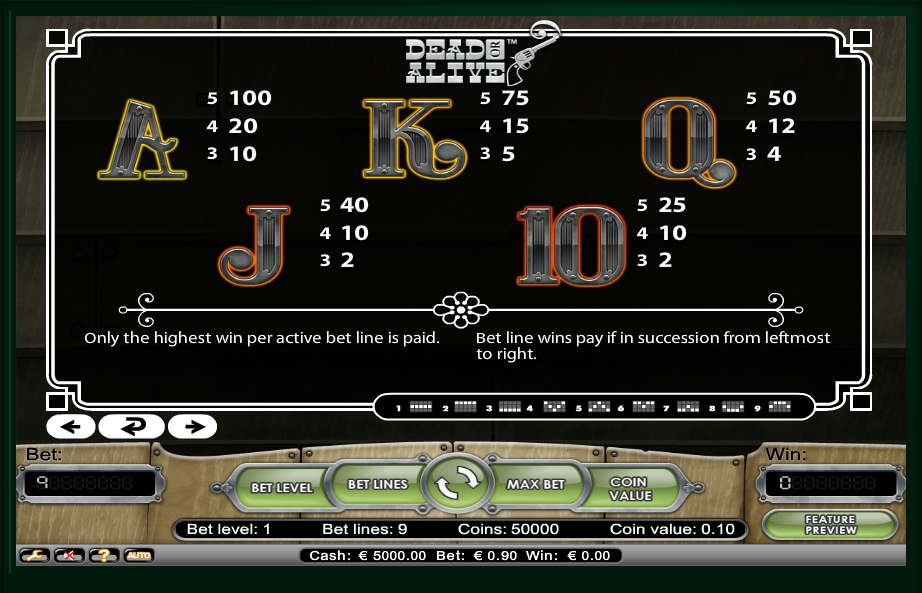Select the Max Bet button
This screenshot has width=922, height=593.
tap(536, 484)
